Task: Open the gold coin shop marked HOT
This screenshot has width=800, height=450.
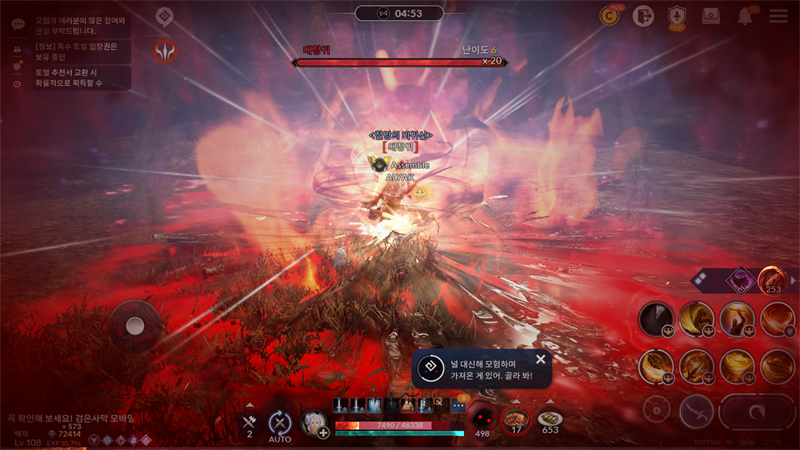Action: click(609, 15)
